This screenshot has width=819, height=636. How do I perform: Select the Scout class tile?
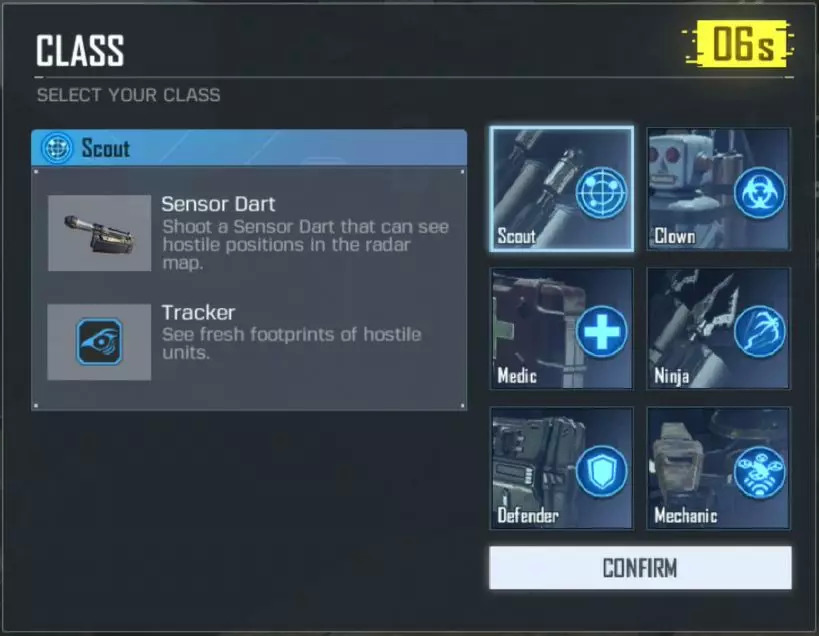click(x=562, y=189)
